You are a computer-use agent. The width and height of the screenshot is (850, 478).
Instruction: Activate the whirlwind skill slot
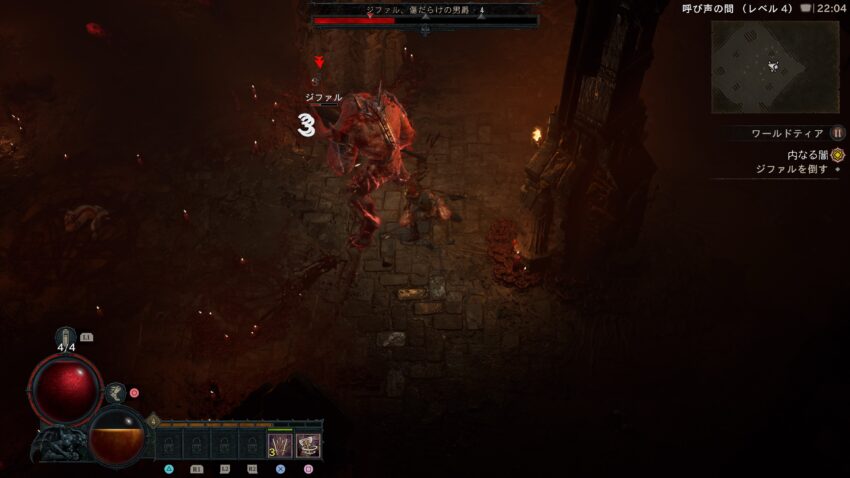click(308, 445)
